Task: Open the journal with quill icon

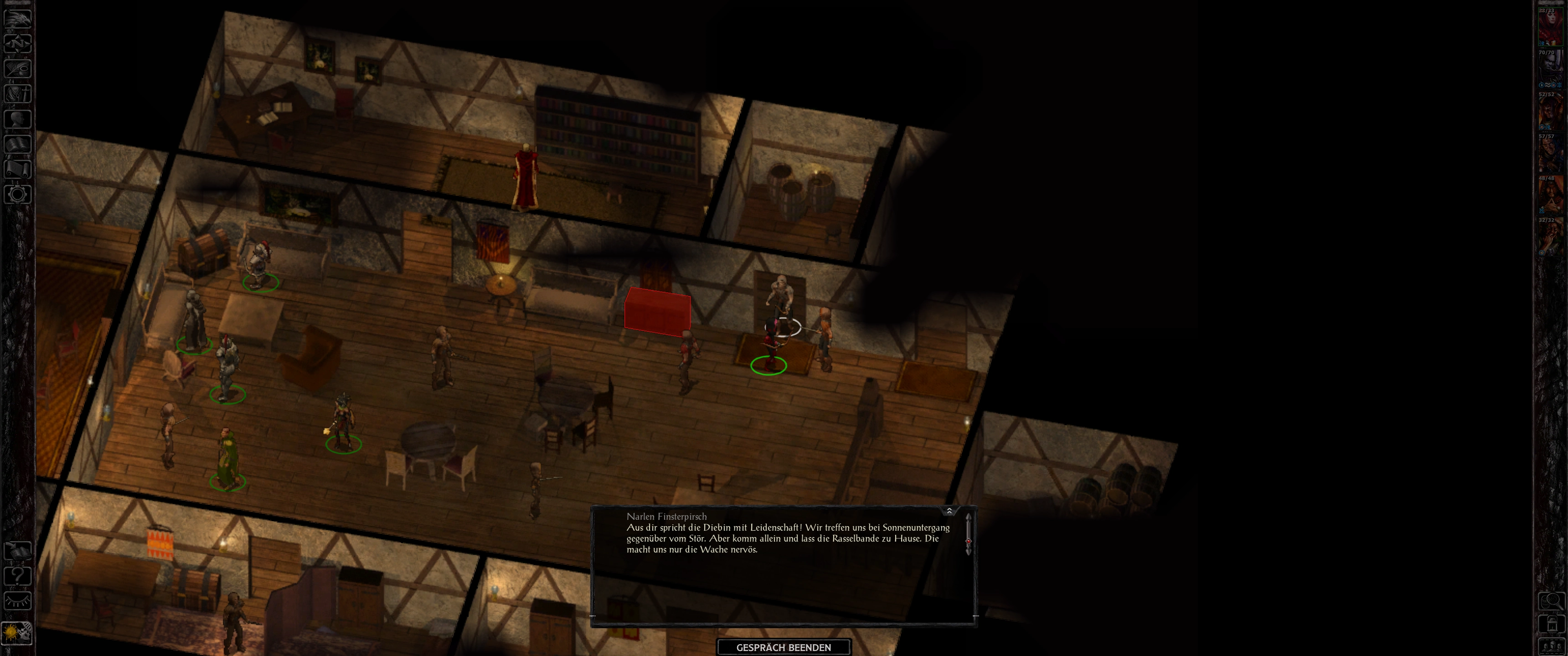Action: tap(17, 68)
